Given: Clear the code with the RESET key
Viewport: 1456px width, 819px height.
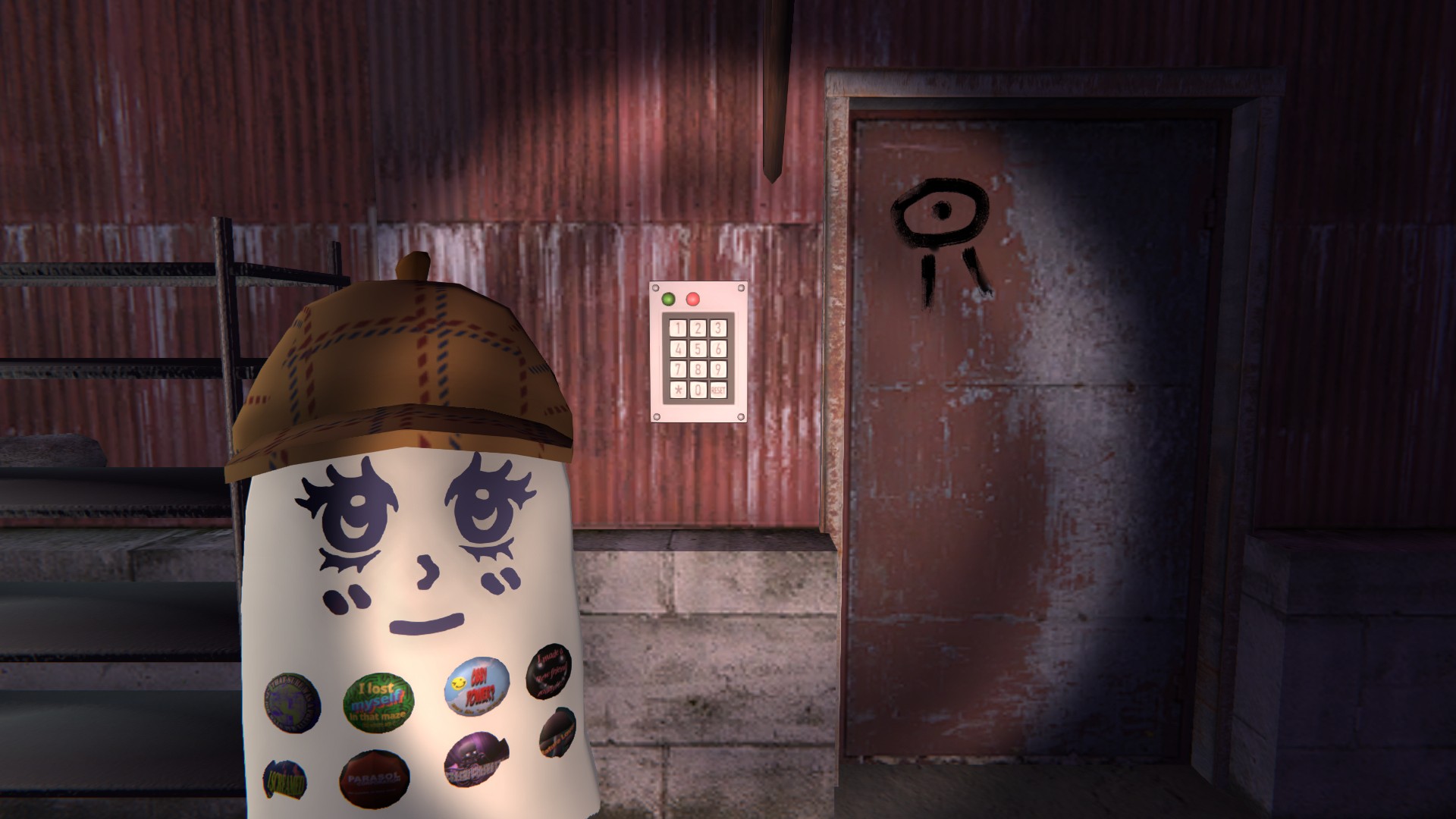Looking at the screenshot, I should click(717, 390).
